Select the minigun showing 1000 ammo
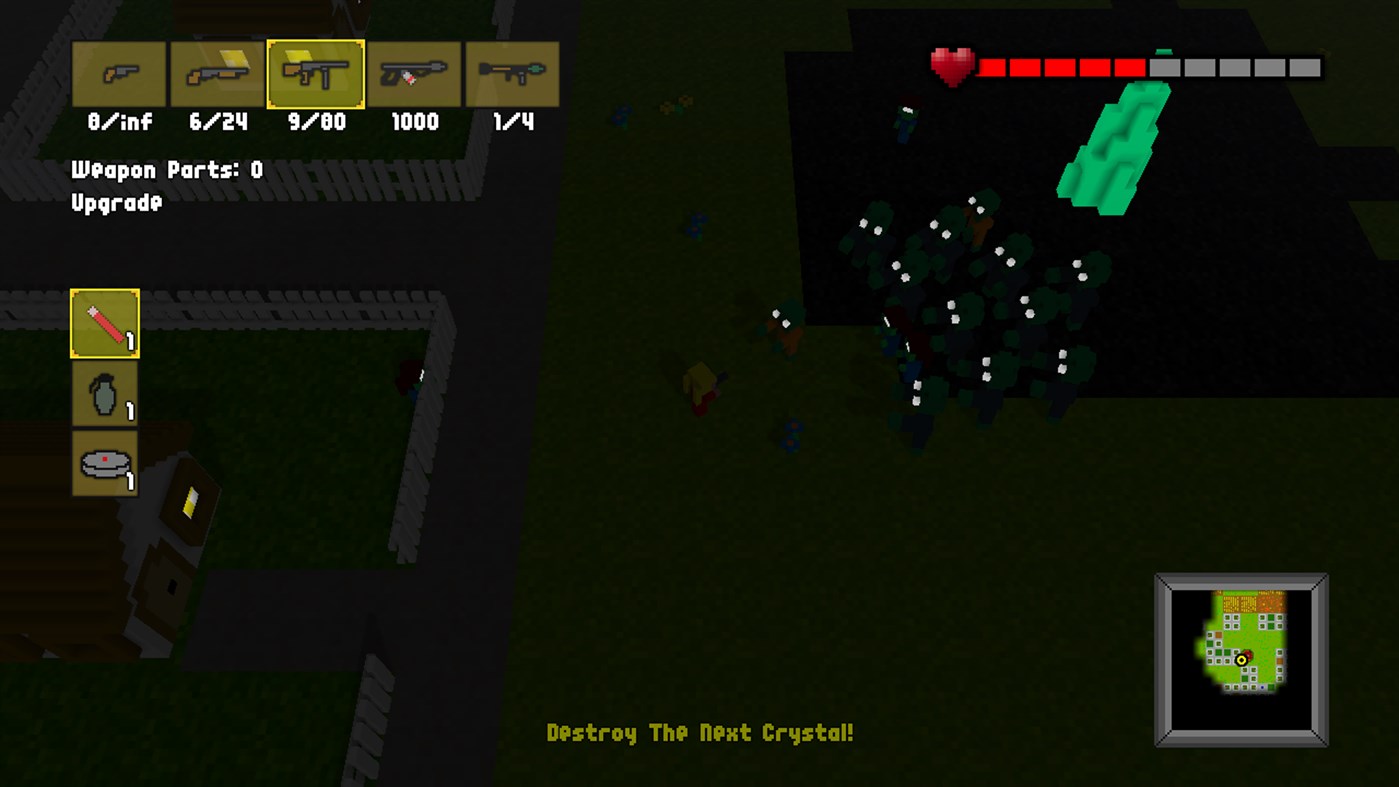1399x787 pixels. [x=414, y=75]
